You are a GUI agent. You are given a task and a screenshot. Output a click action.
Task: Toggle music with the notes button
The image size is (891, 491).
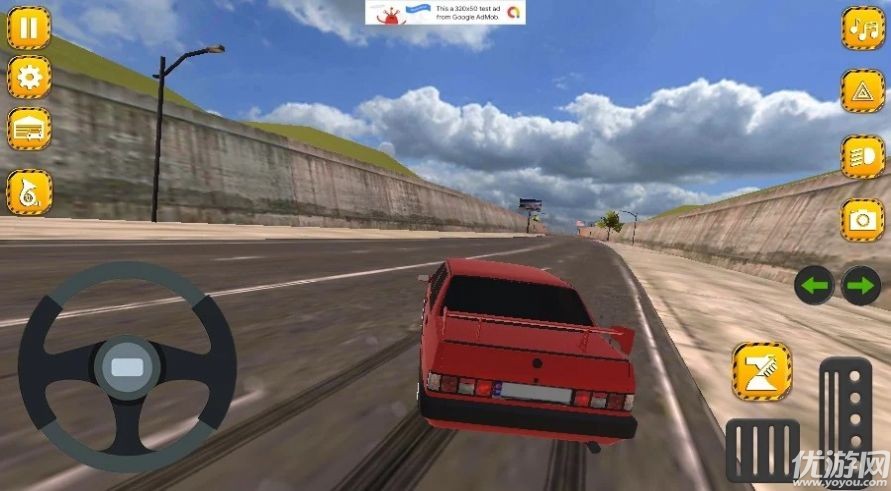pyautogui.click(x=862, y=27)
